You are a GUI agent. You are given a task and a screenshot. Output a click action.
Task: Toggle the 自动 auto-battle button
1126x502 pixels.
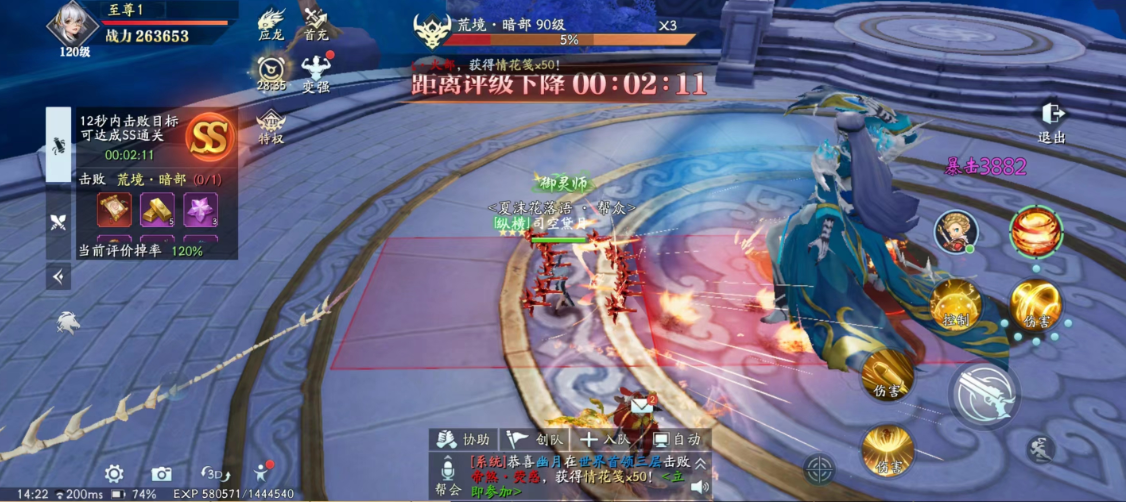pyautogui.click(x=676, y=439)
